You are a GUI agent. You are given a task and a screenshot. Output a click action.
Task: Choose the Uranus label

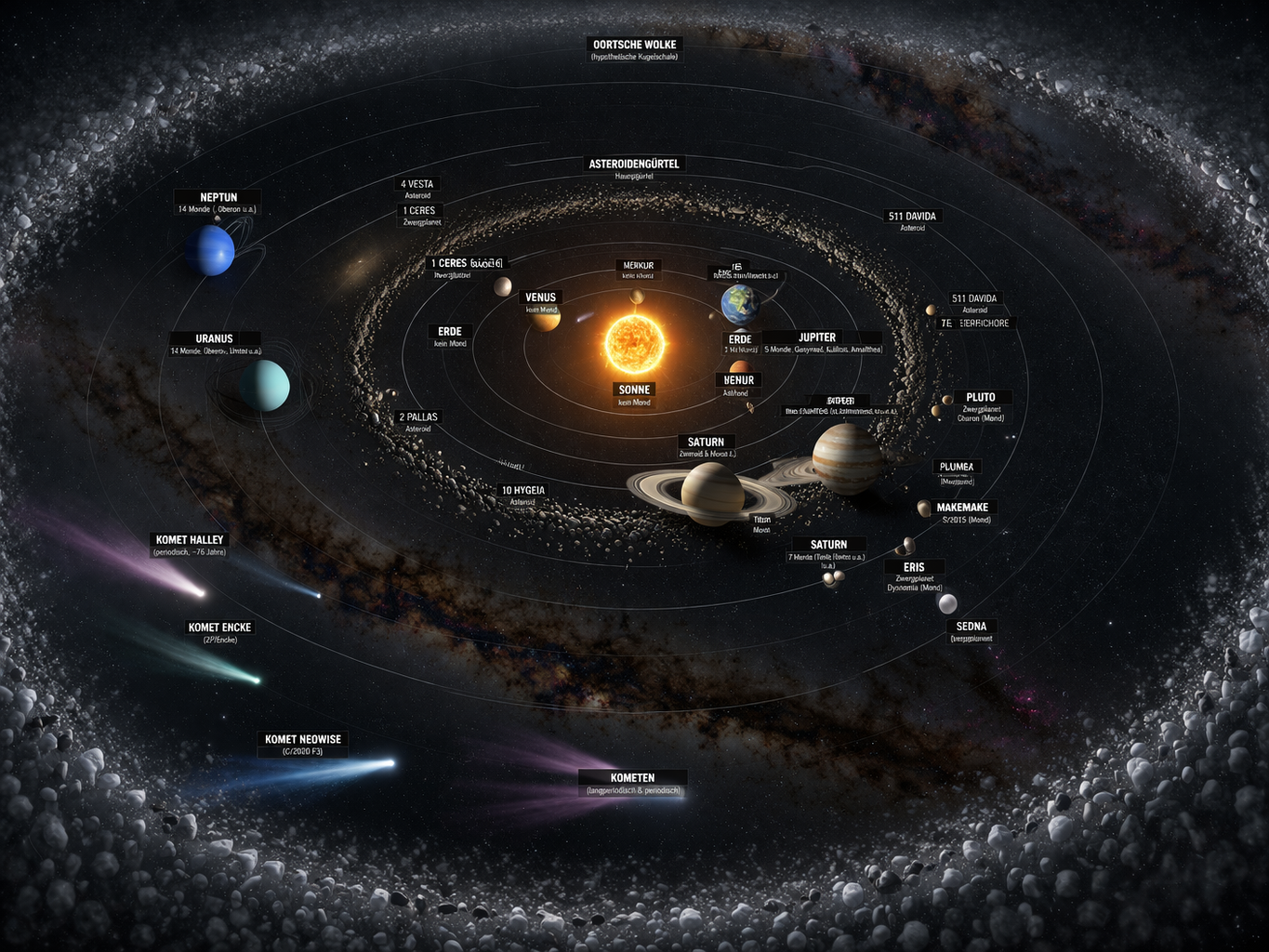(x=215, y=339)
